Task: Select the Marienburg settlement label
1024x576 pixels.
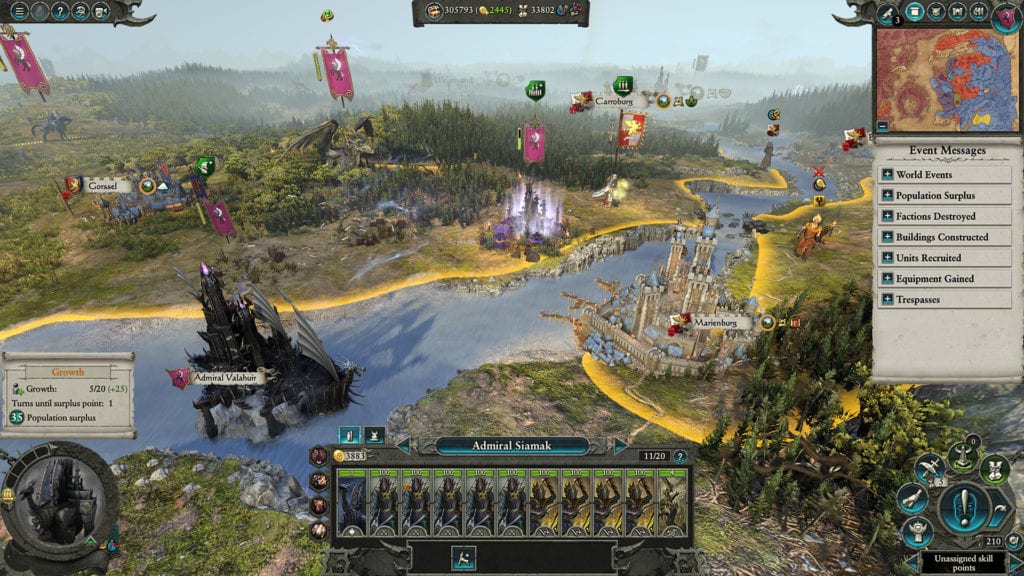Action: (722, 323)
